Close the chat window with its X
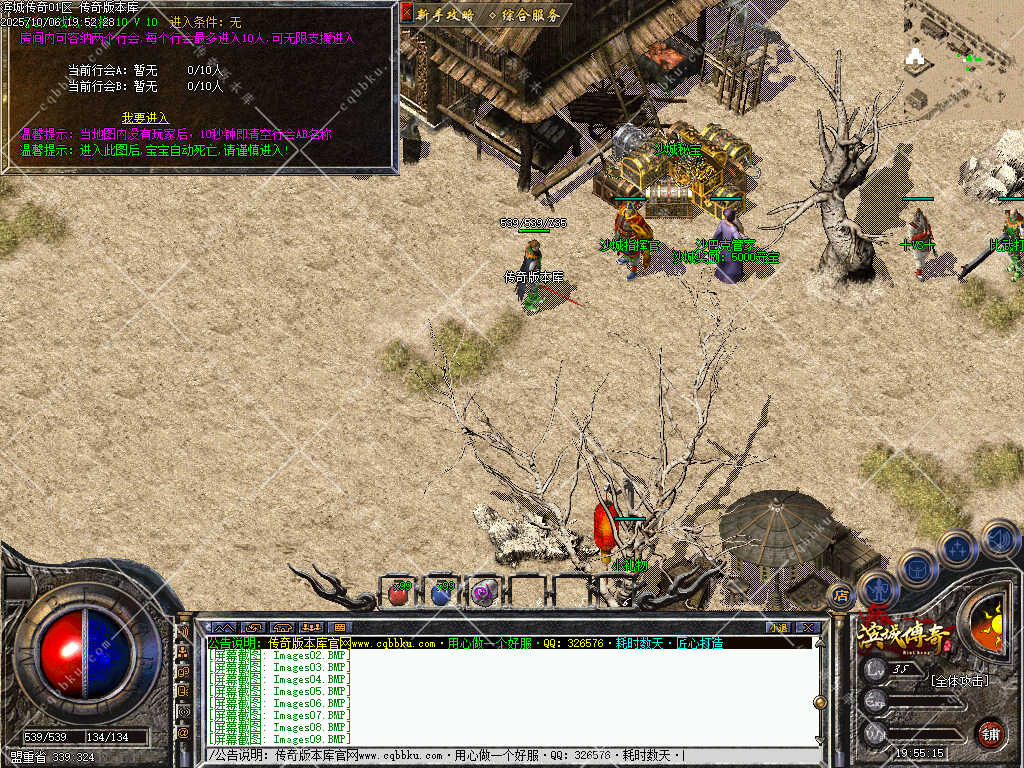1024x768 pixels. coord(808,627)
